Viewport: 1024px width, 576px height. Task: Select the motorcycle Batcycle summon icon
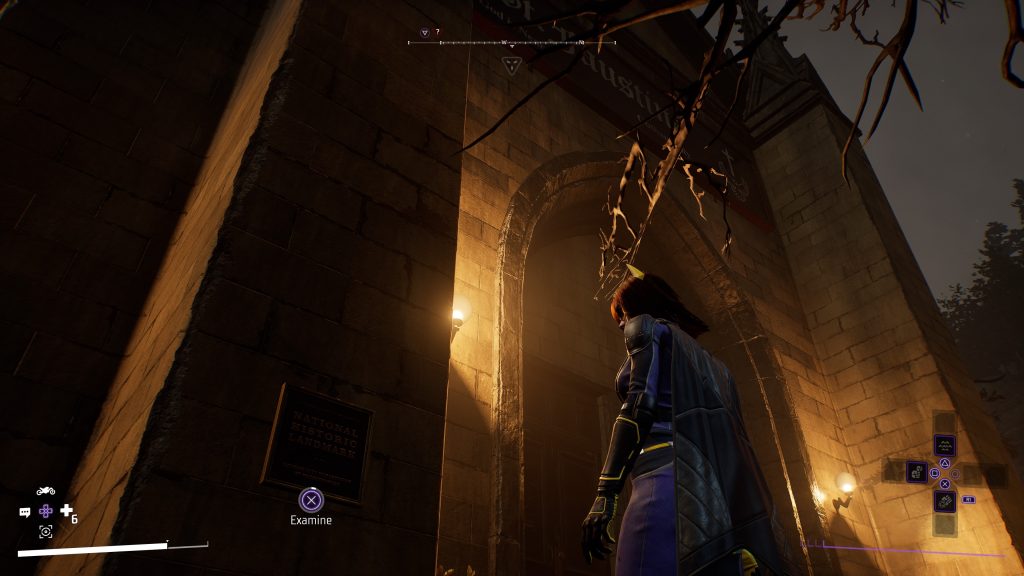[45, 491]
